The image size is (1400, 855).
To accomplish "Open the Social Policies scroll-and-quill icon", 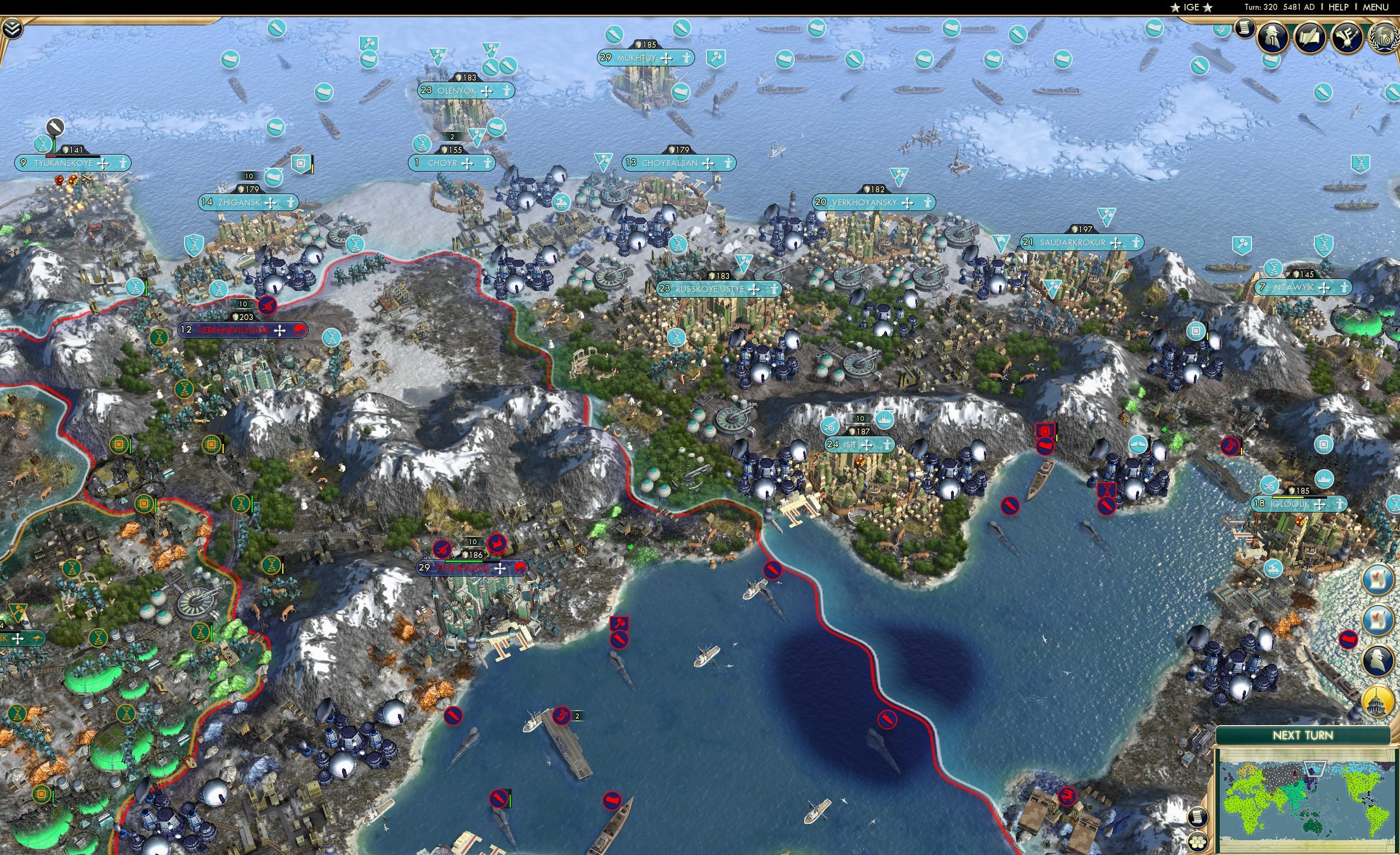I will click(x=1310, y=37).
